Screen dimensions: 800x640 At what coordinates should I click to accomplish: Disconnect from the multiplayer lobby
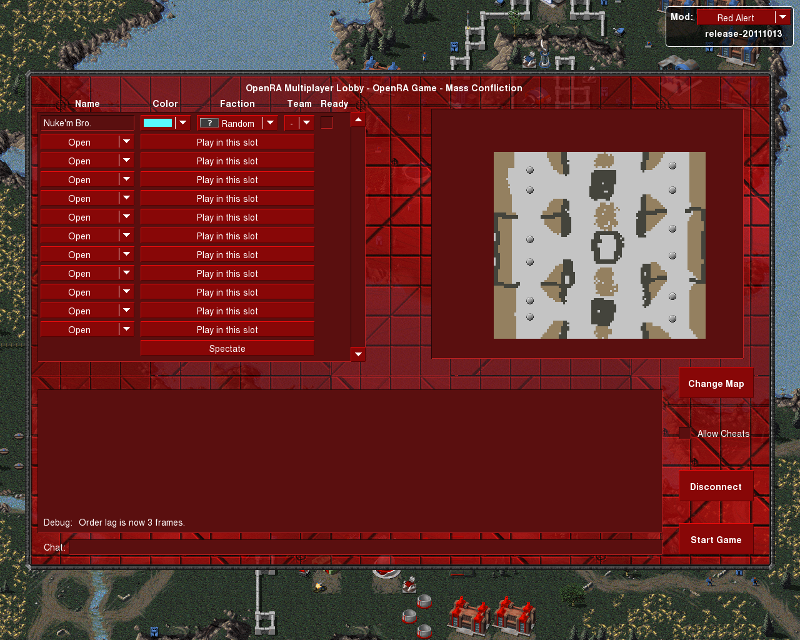(x=715, y=487)
